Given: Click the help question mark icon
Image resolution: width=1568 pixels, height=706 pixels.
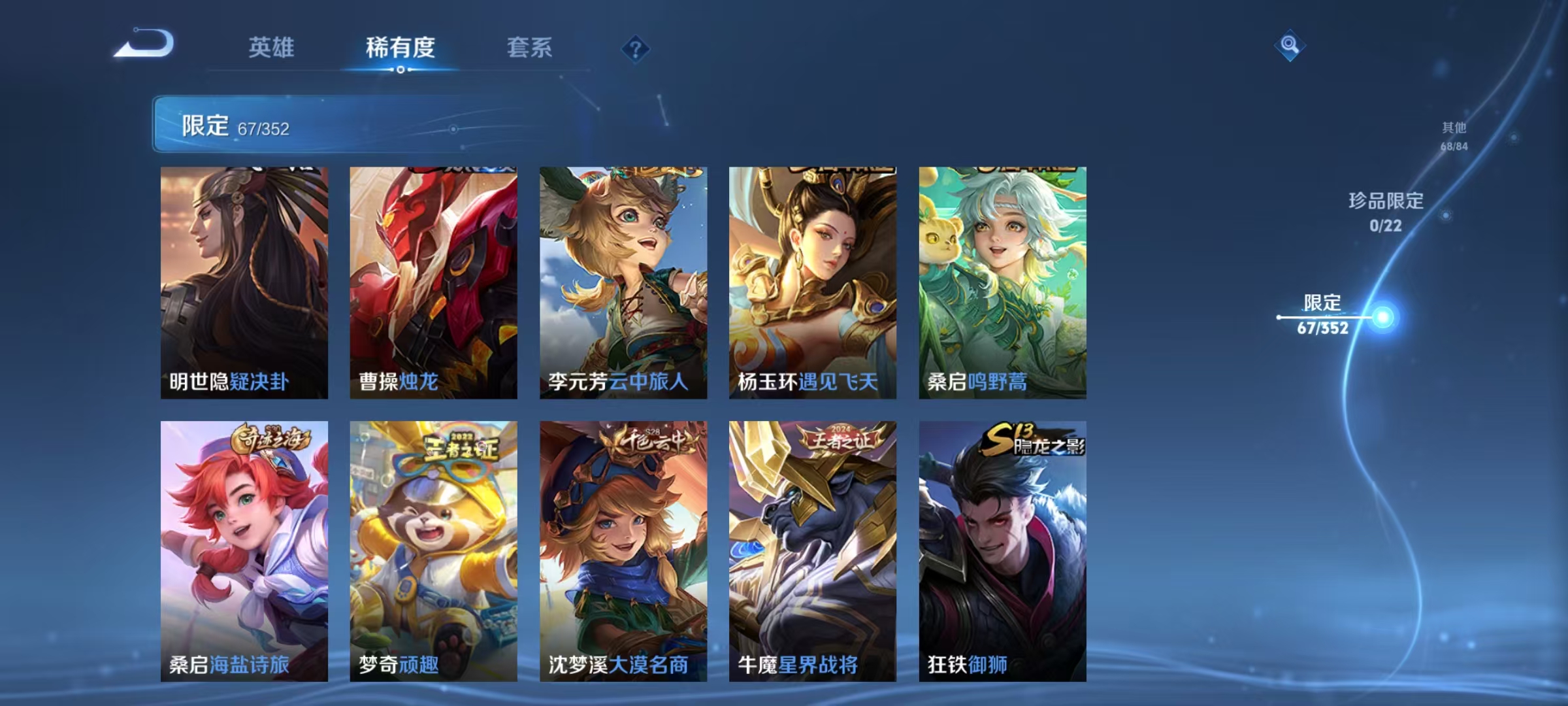Looking at the screenshot, I should click(x=636, y=50).
